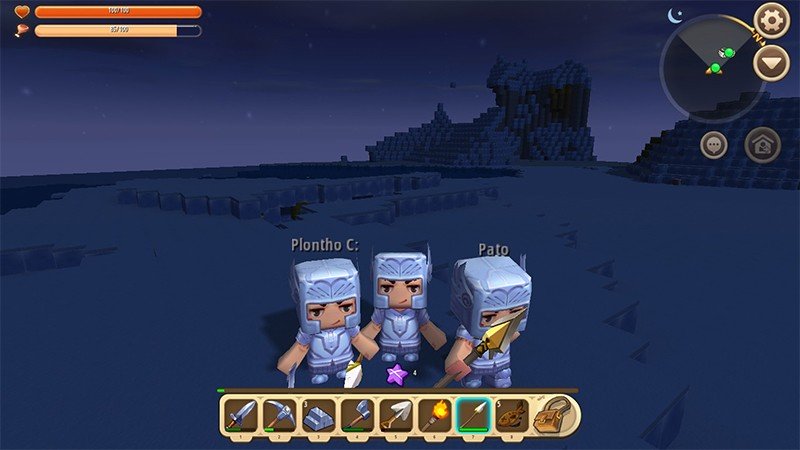
Task: Equip the pickaxe from the hotbar
Action: [x=279, y=414]
